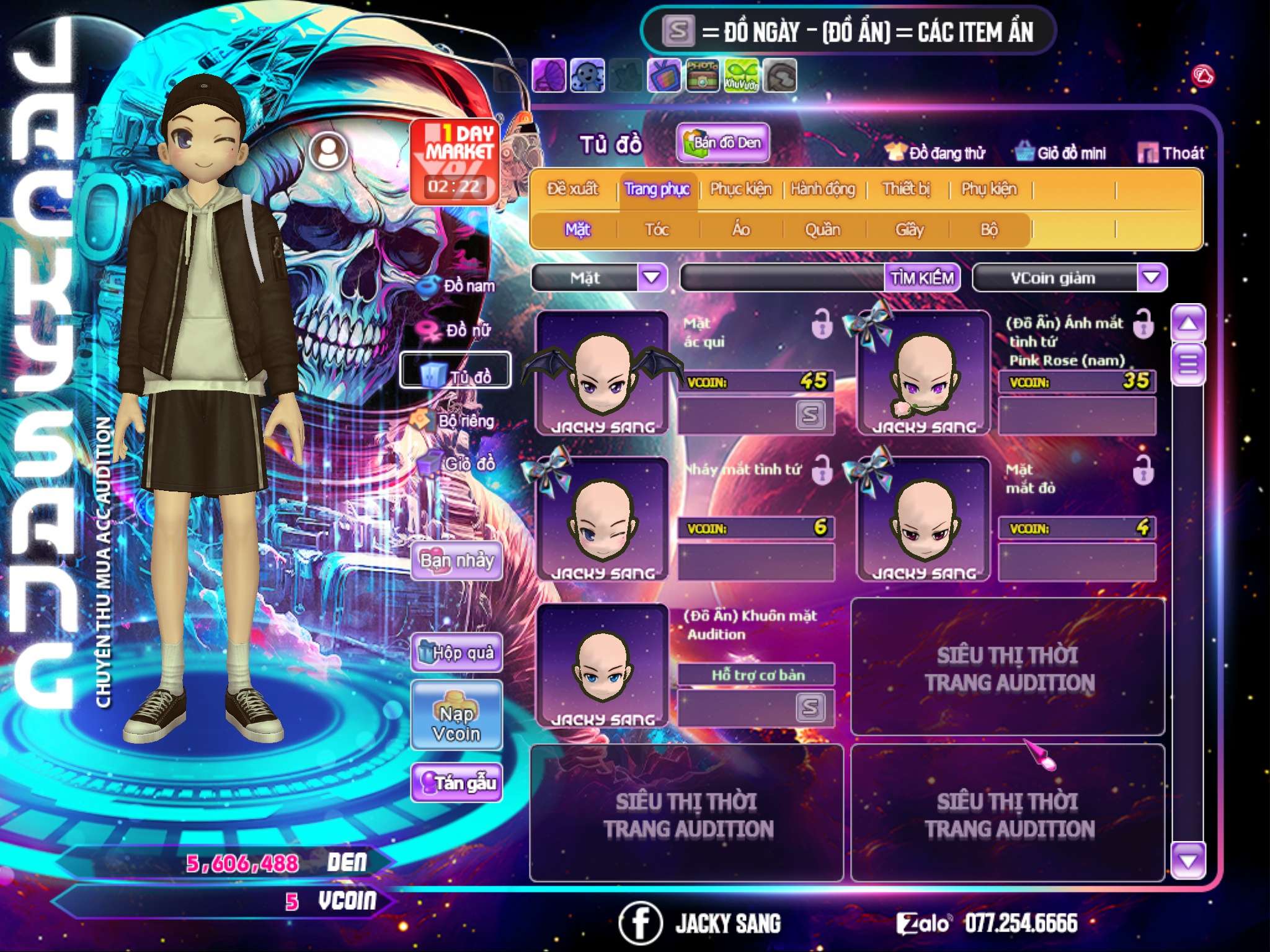
Task: Open the Đồ nam menu entry
Action: click(x=460, y=286)
